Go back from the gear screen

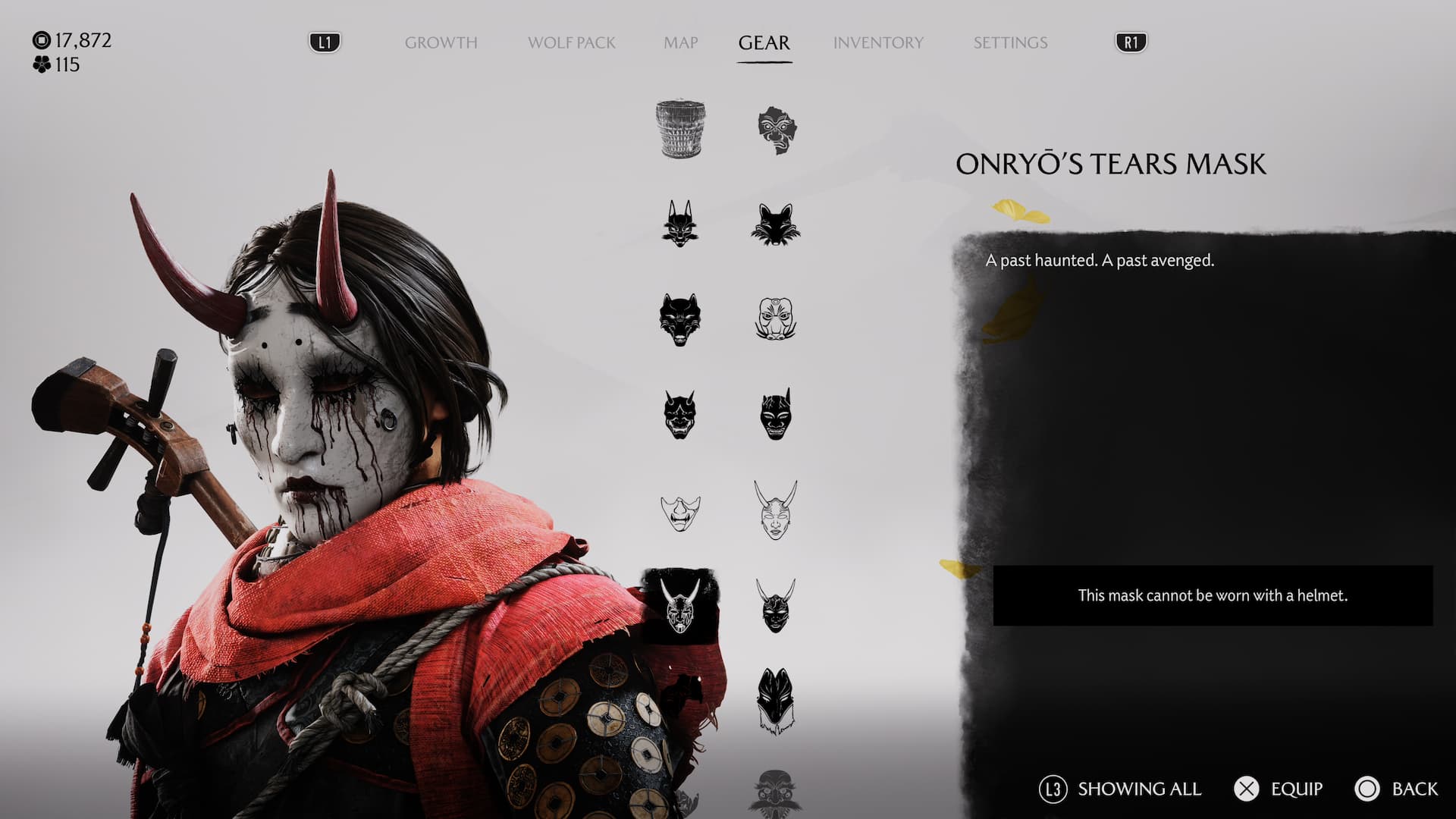1396,789
